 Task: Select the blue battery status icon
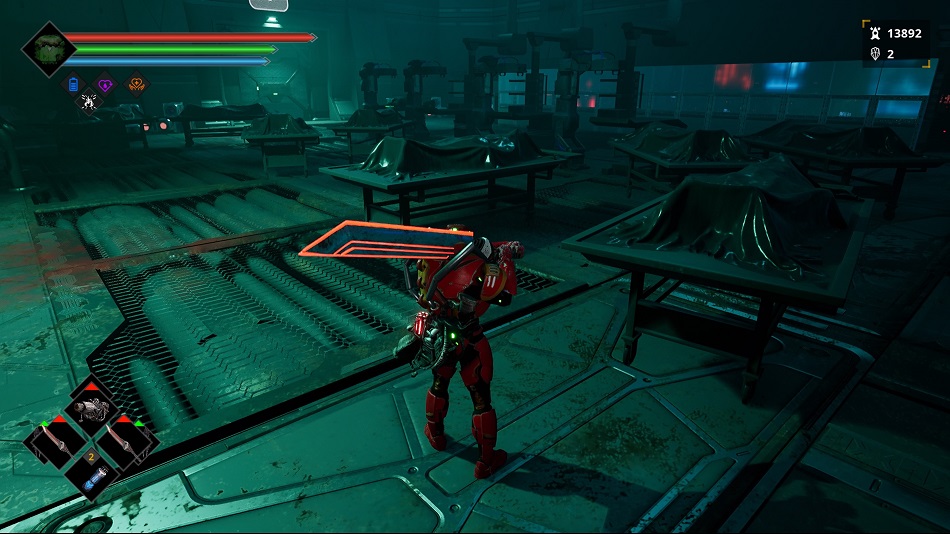click(73, 85)
